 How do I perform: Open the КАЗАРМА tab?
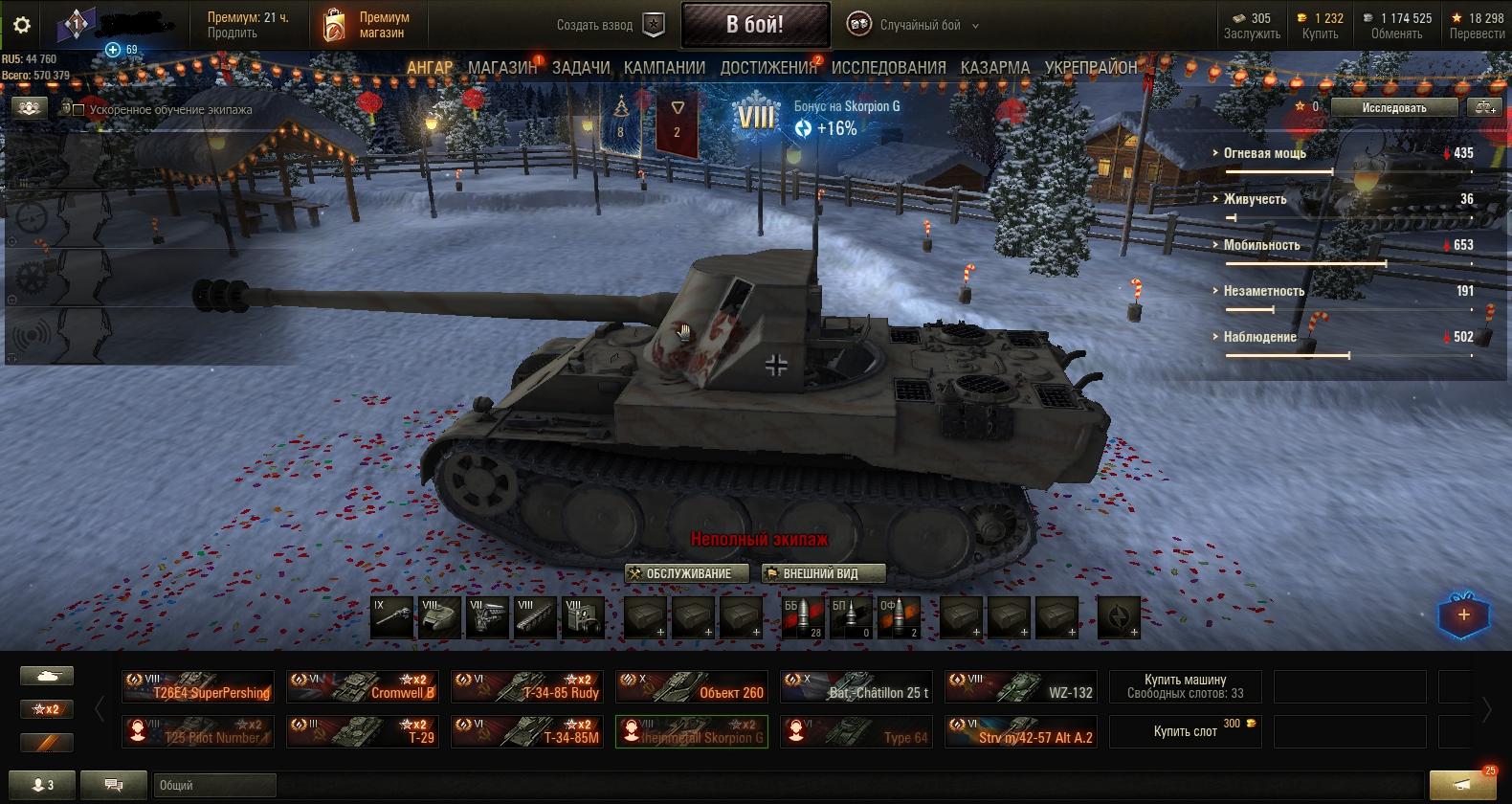click(995, 68)
